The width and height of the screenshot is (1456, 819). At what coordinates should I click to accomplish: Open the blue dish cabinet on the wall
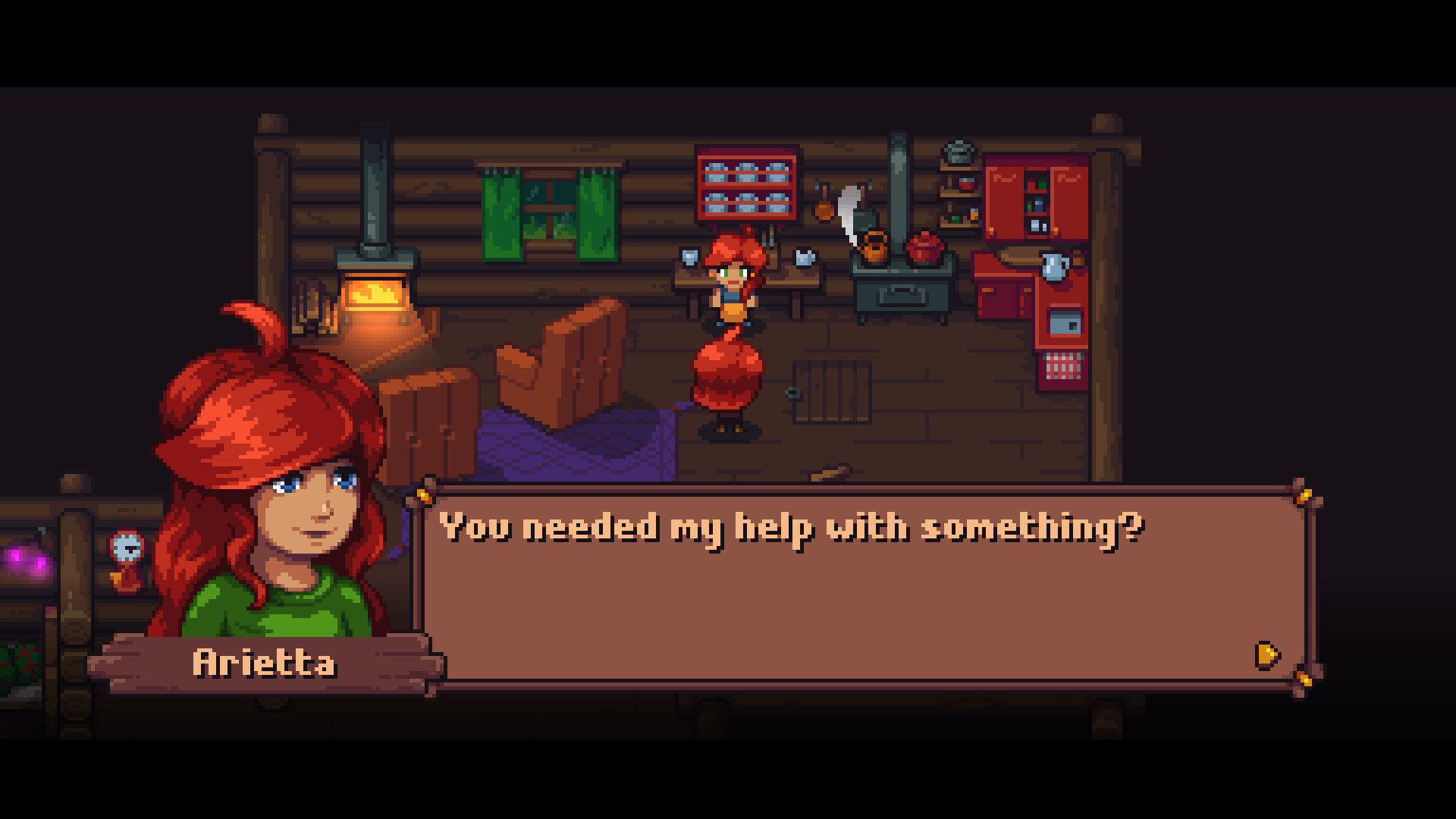pos(747,190)
